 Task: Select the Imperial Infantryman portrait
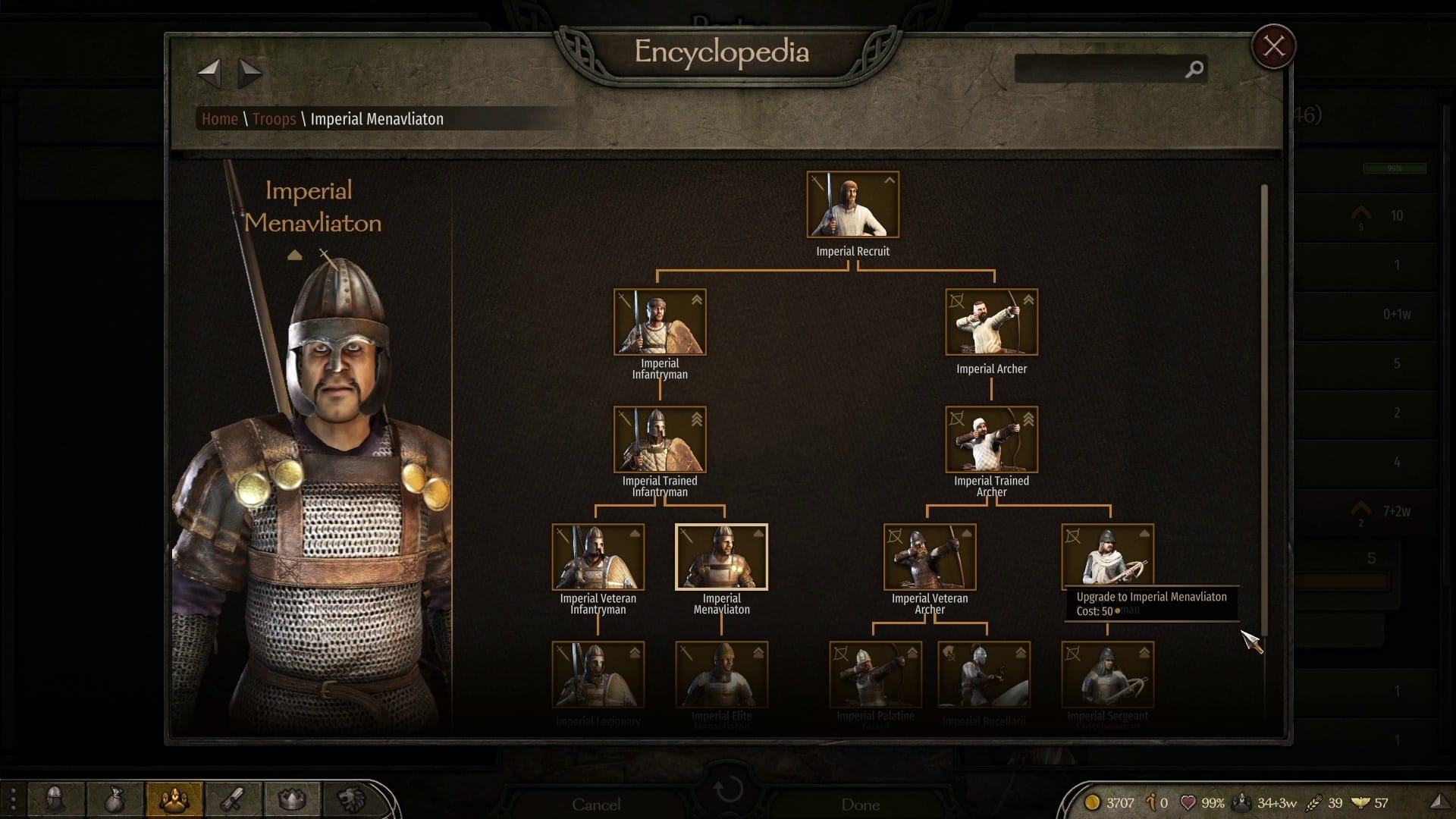pyautogui.click(x=660, y=322)
